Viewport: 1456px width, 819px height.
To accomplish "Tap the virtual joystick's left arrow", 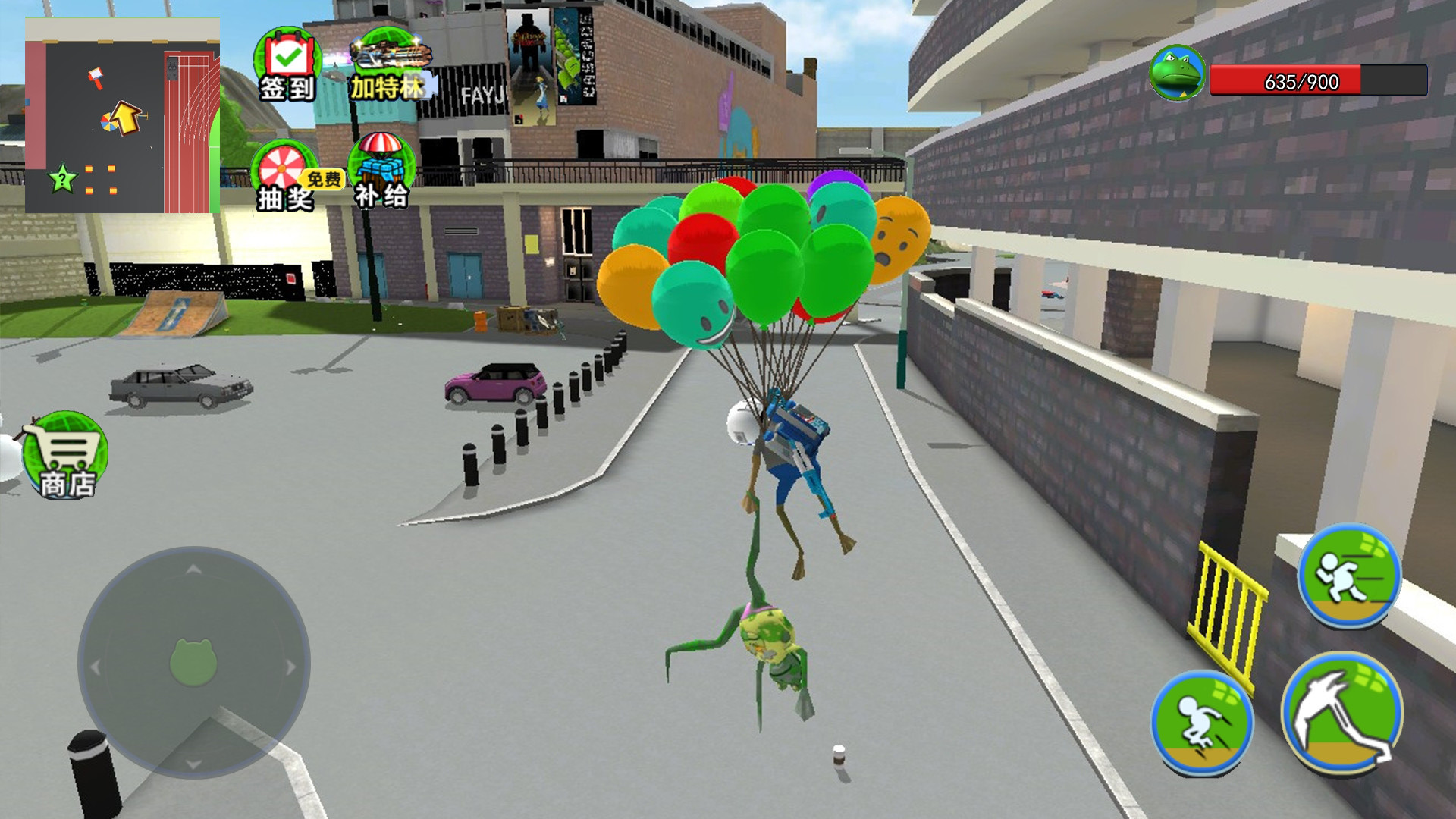I will point(96,667).
